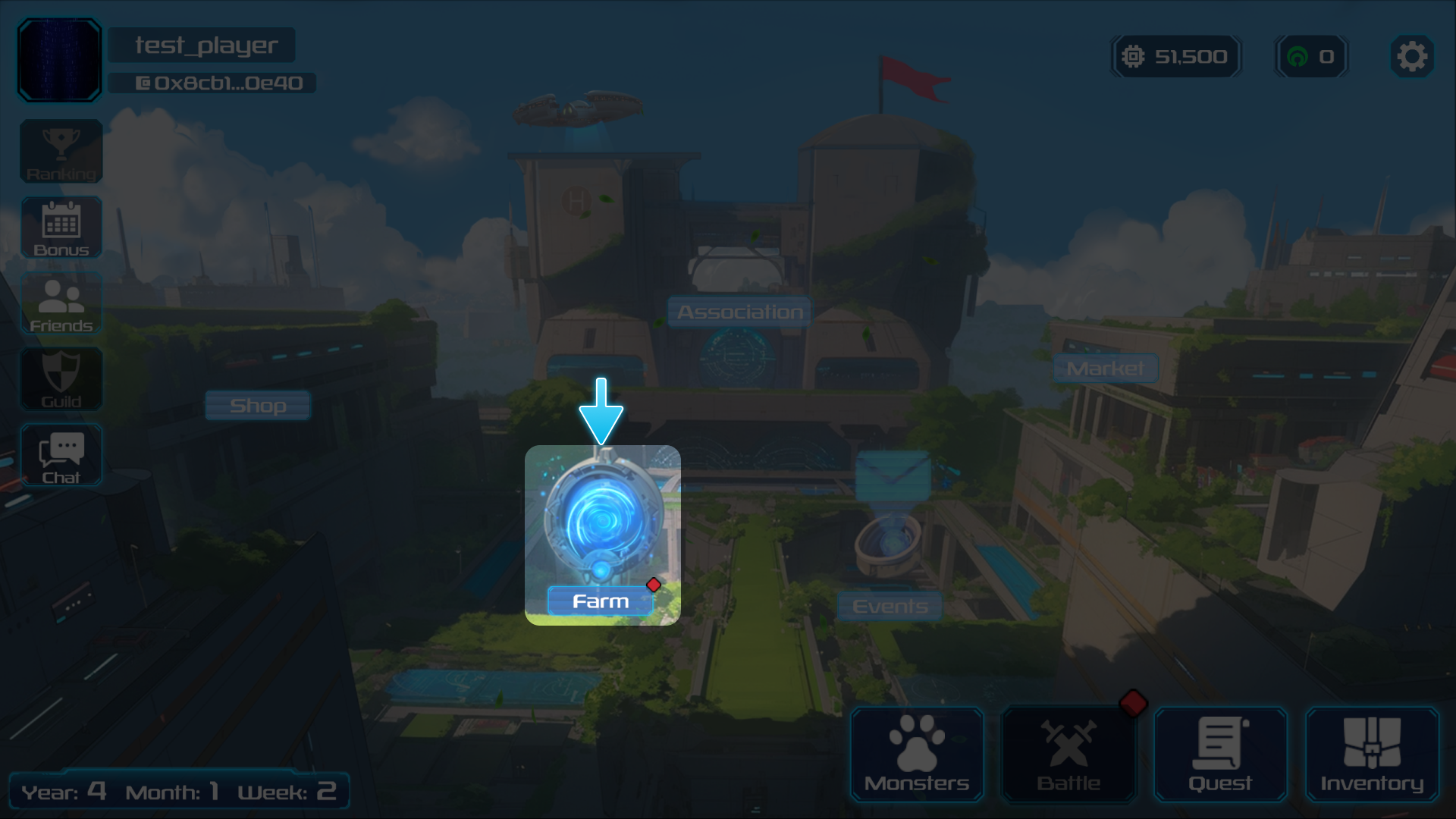
Task: Open the Chat panel
Action: pos(61,455)
